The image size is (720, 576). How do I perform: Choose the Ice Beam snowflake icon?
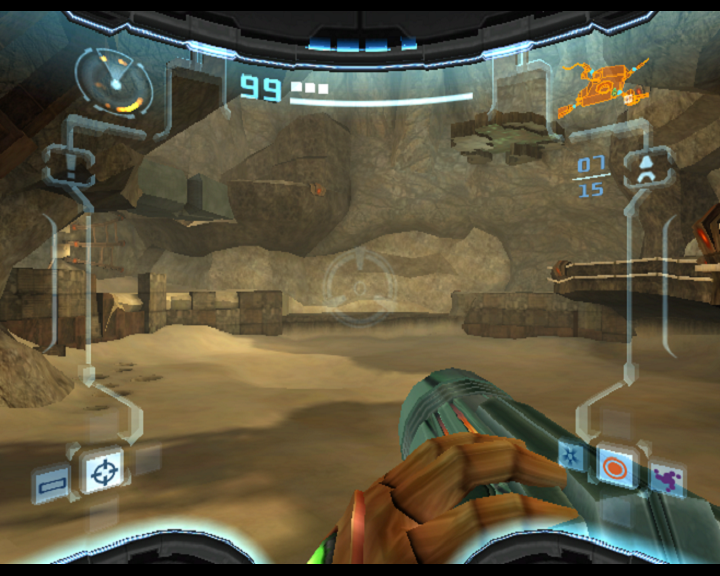pos(571,456)
